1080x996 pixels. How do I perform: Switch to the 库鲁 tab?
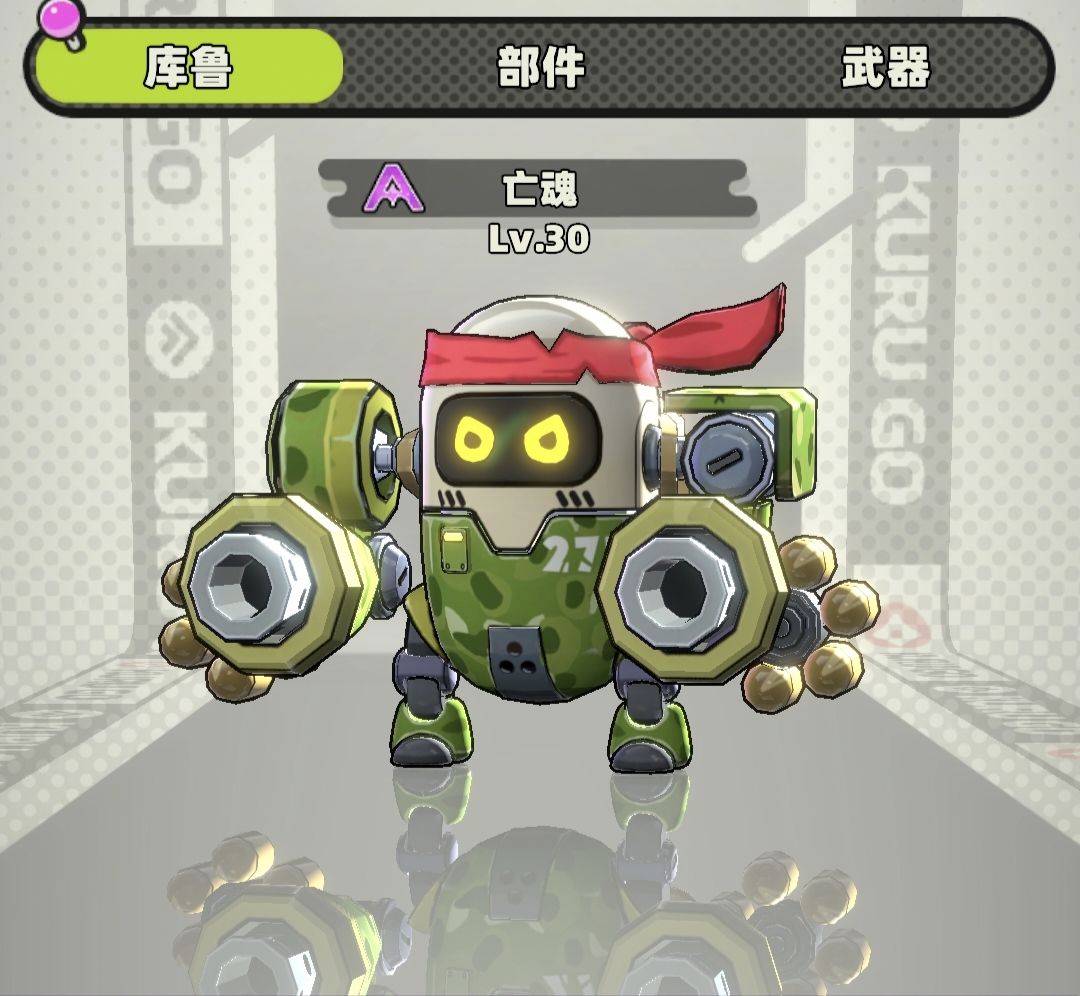pos(188,66)
